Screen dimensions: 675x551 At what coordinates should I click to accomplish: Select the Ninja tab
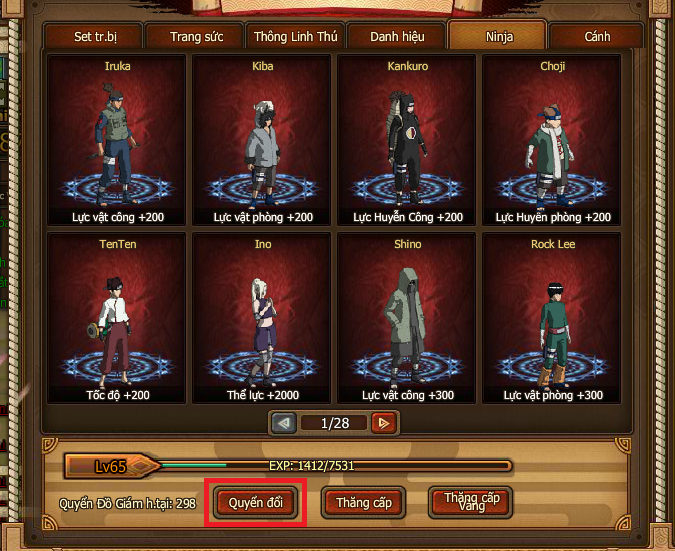point(497,37)
